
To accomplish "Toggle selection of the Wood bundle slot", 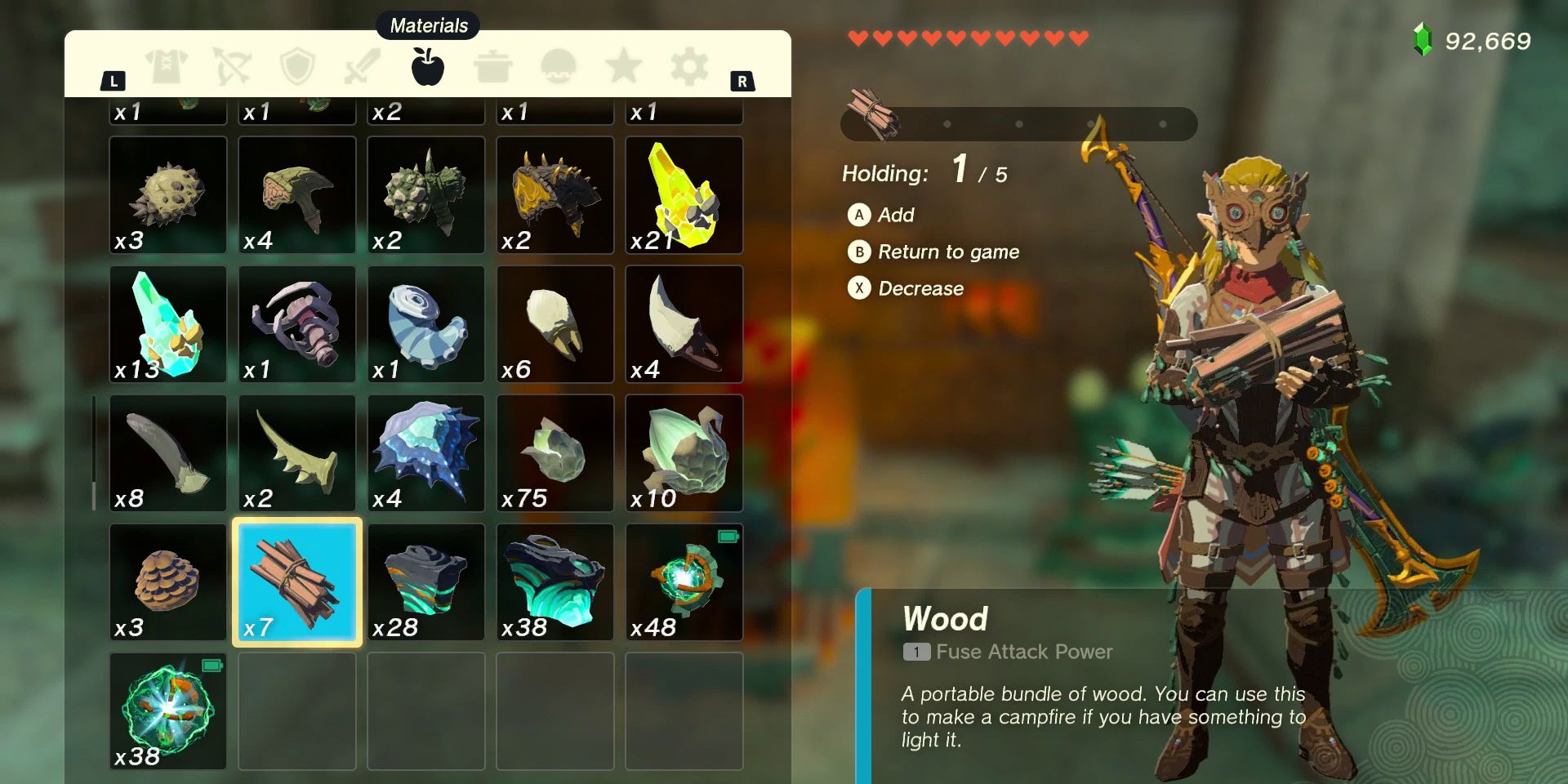I will point(296,581).
